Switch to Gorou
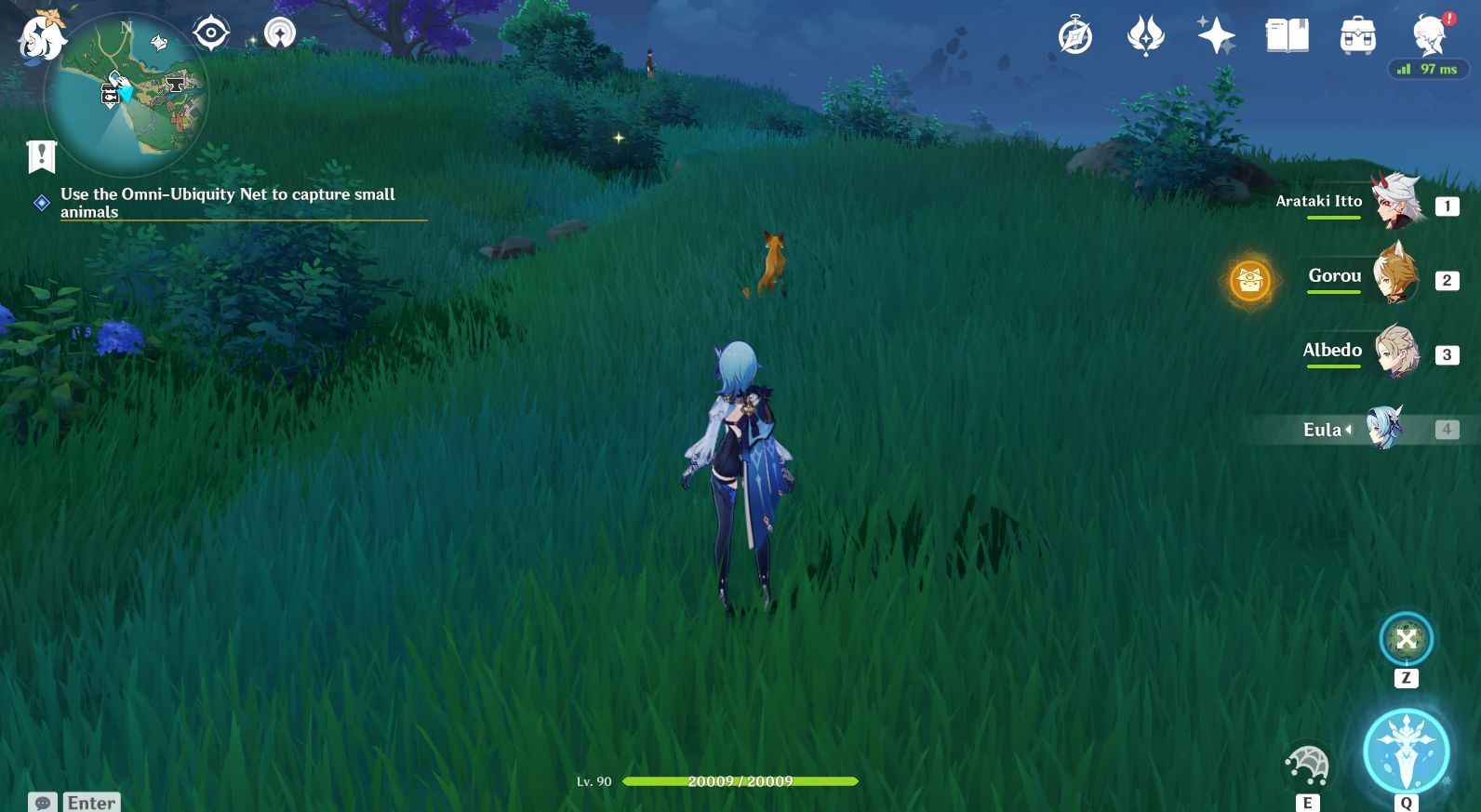Viewport: 1481px width, 812px height. coord(1394,276)
